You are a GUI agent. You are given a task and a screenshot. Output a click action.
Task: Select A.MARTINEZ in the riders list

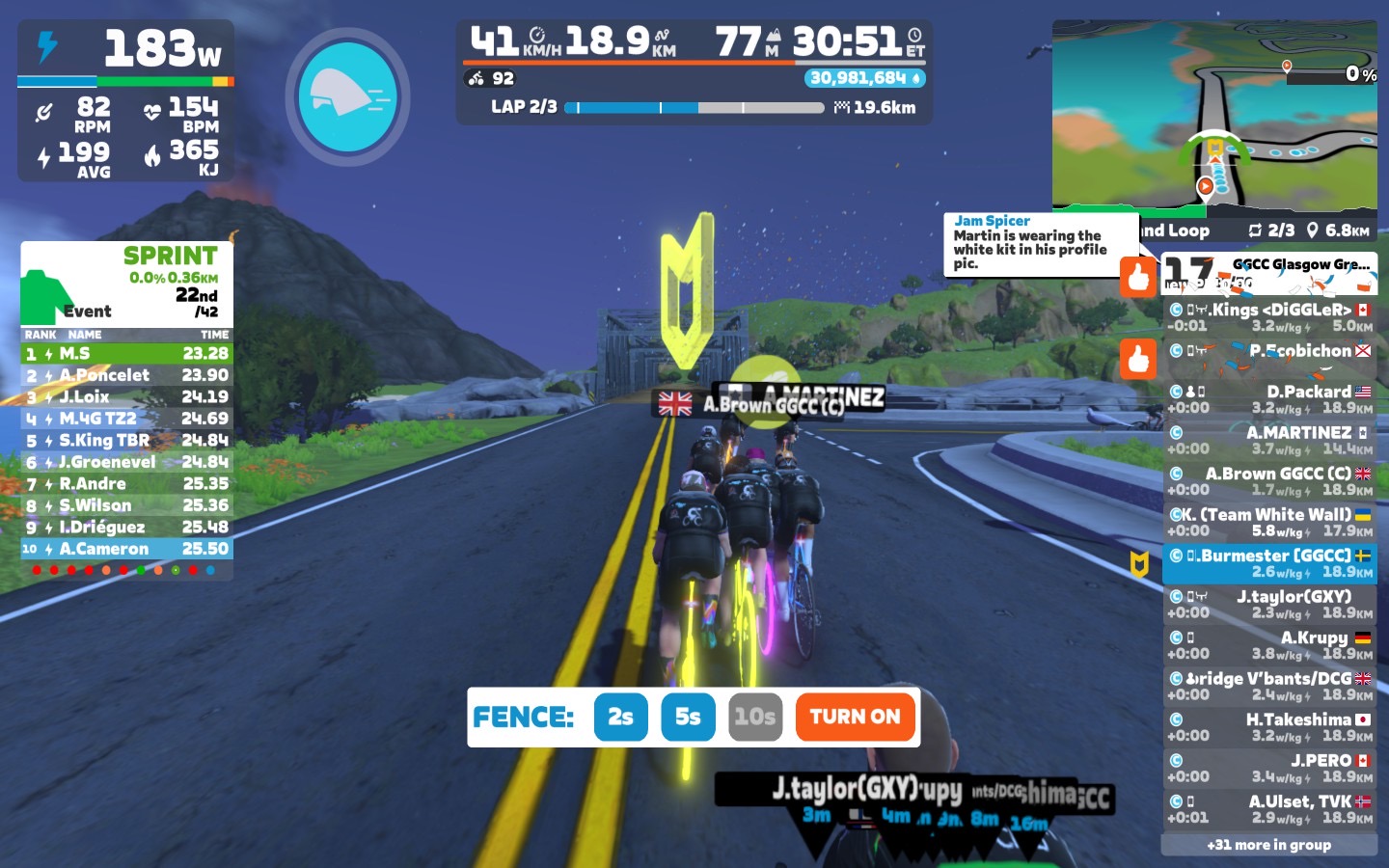(x=1269, y=440)
